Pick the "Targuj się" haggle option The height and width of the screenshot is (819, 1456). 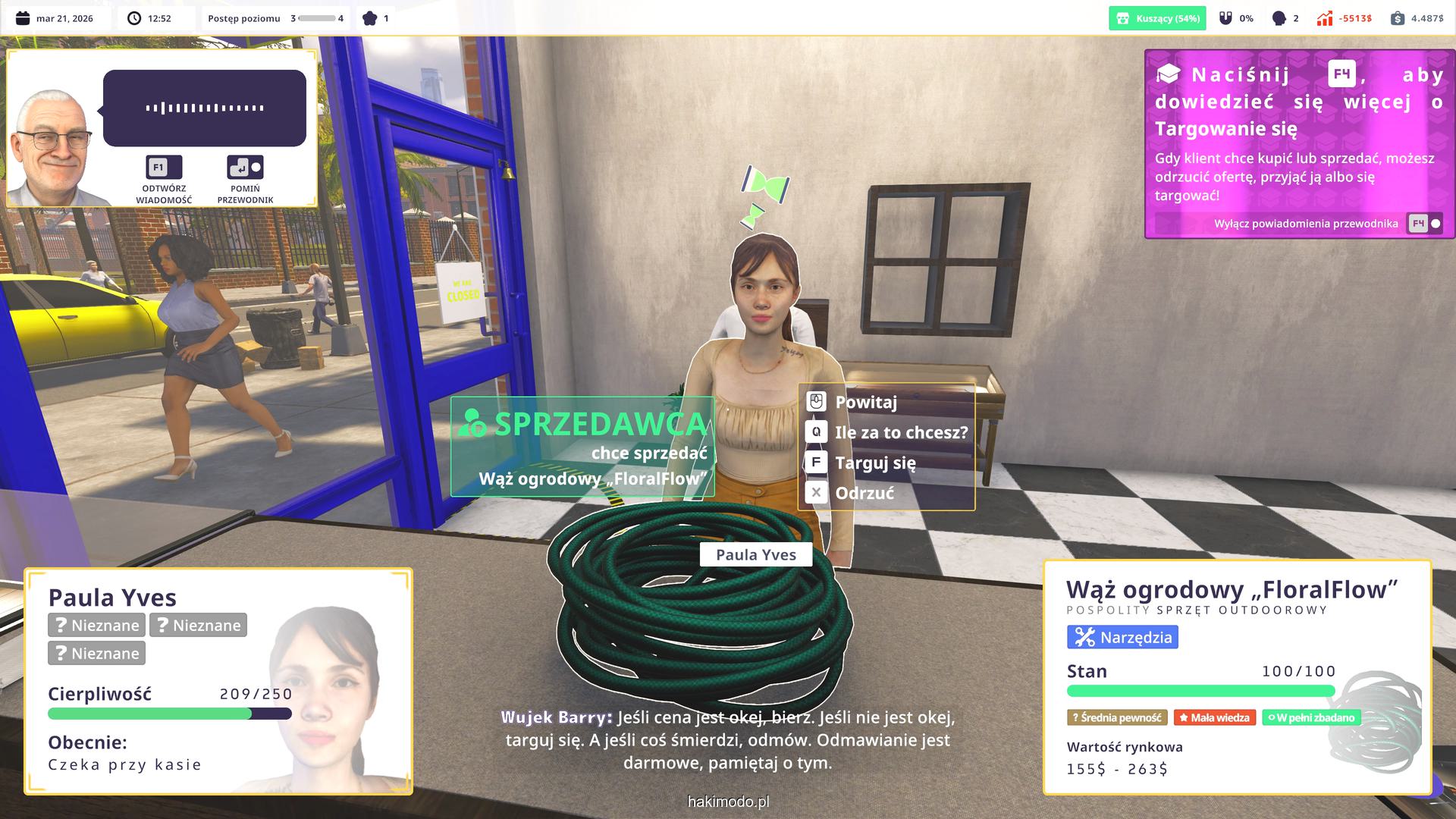click(874, 463)
